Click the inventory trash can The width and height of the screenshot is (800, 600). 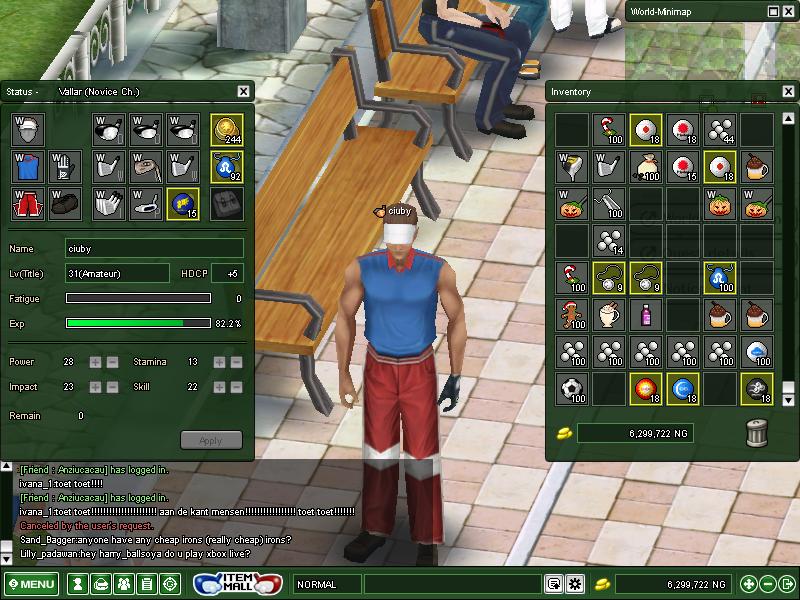(x=757, y=432)
